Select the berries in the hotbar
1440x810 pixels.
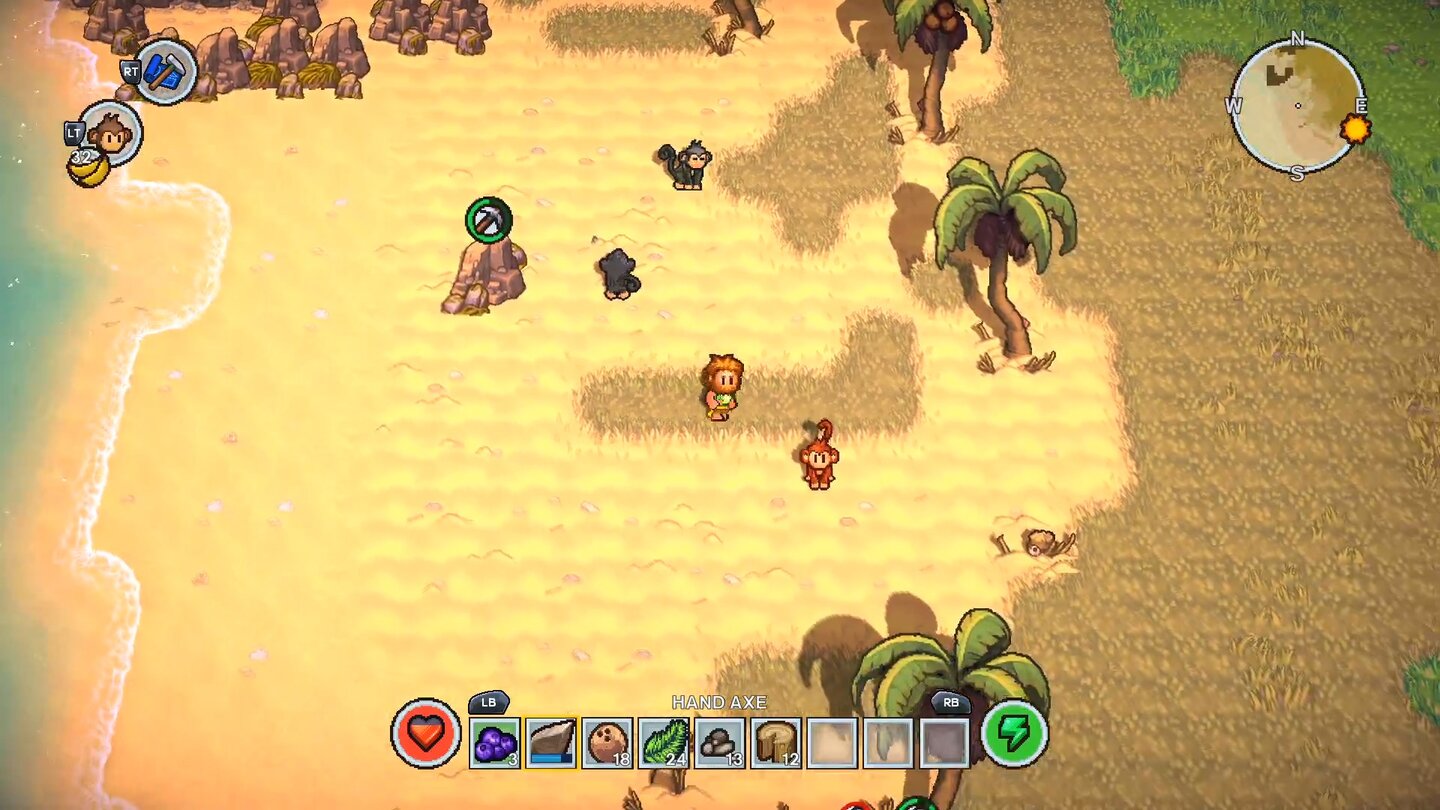[496, 743]
